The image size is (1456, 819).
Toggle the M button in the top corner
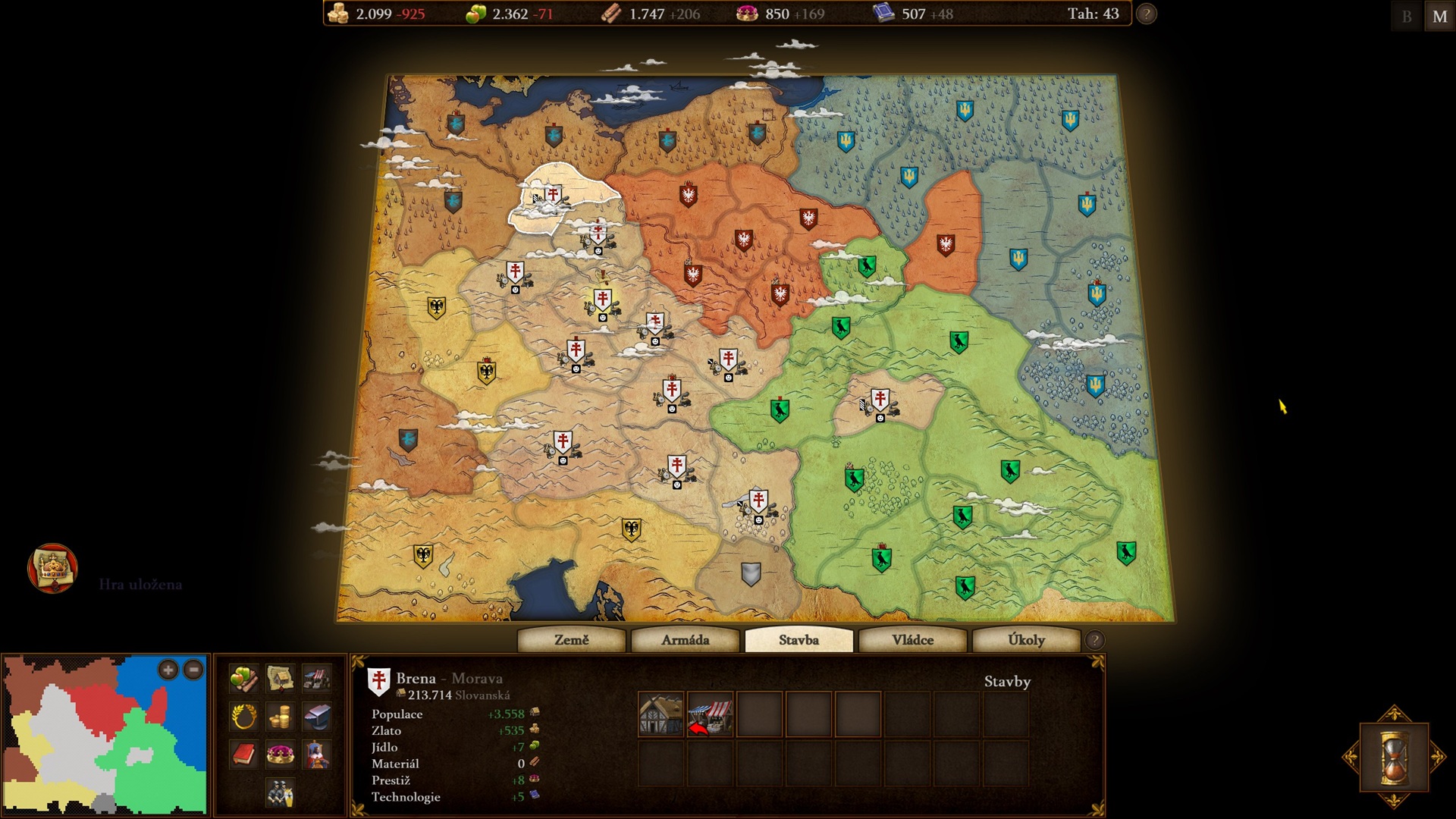(x=1439, y=16)
